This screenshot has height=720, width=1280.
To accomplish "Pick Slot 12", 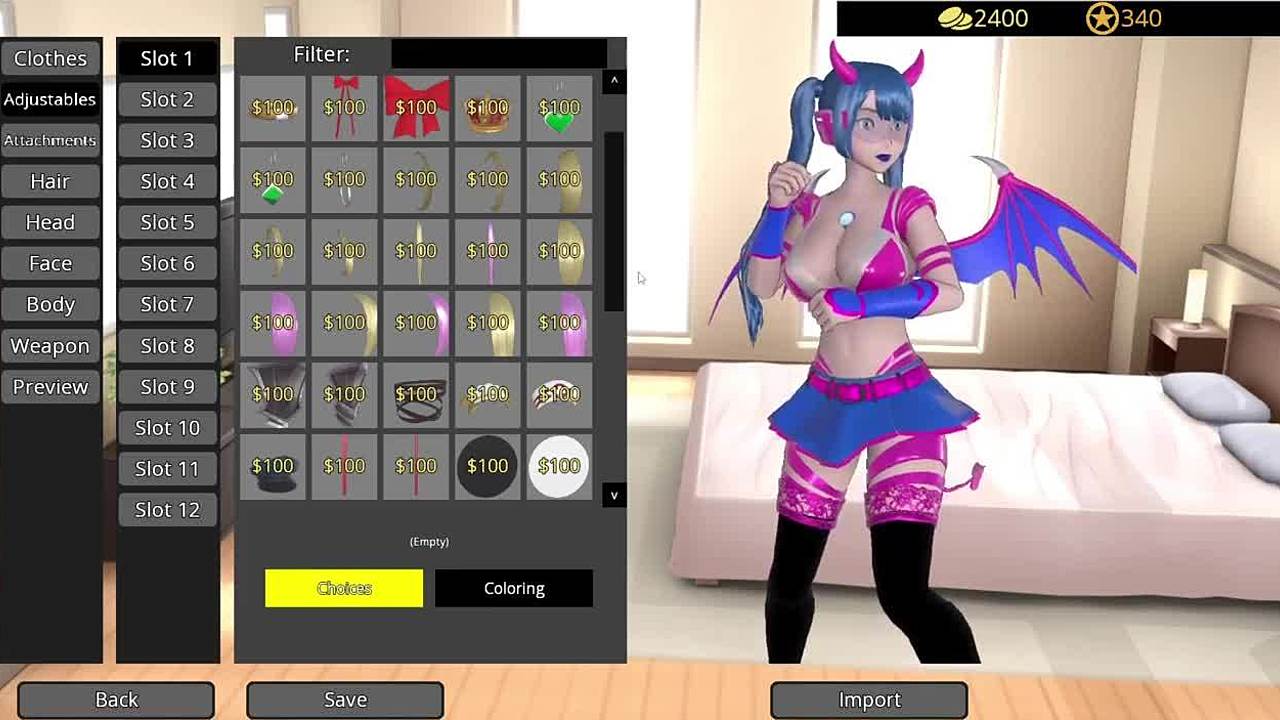I will pyautogui.click(x=167, y=510).
